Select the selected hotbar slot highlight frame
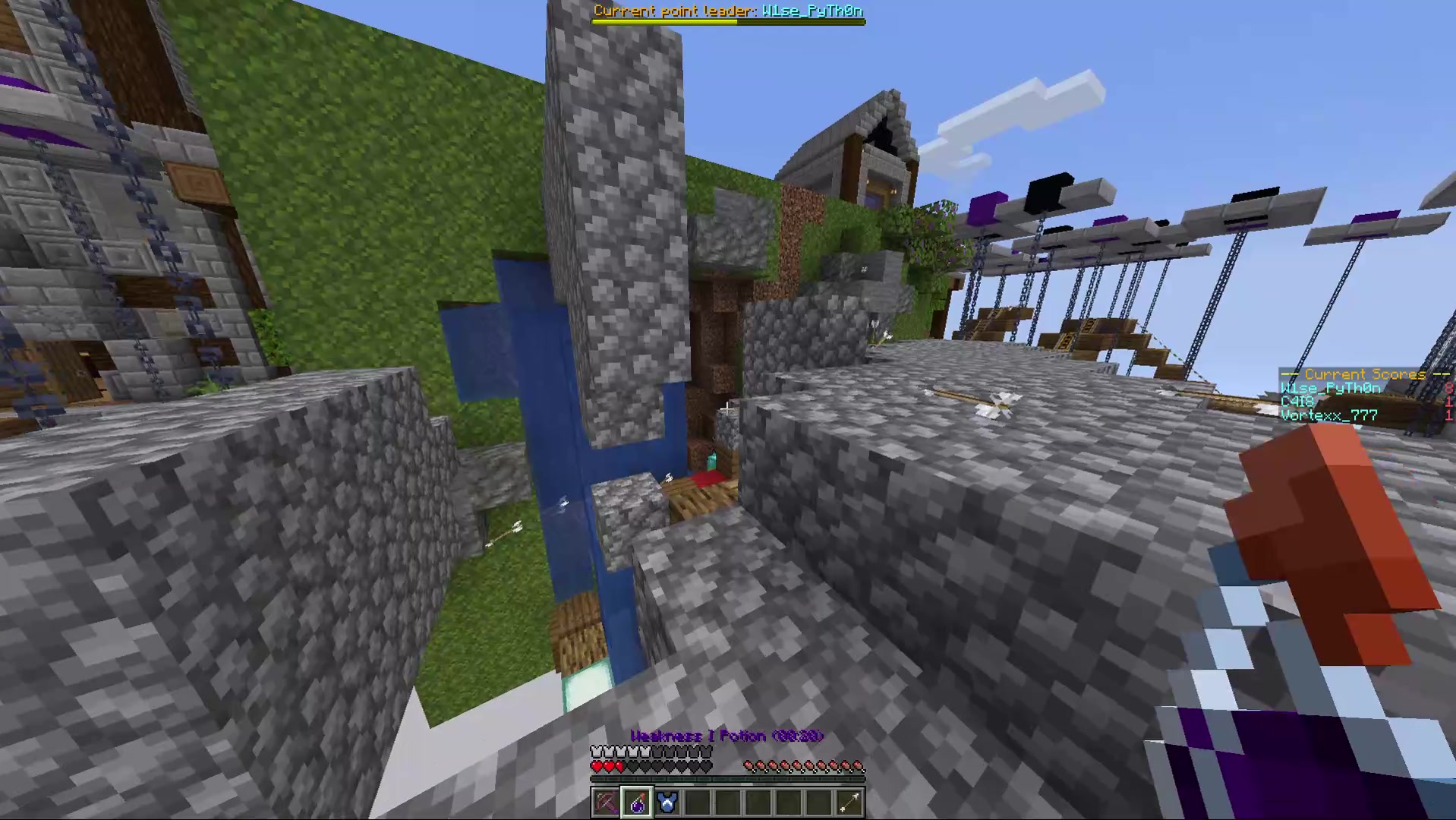1456x820 pixels. 636,803
